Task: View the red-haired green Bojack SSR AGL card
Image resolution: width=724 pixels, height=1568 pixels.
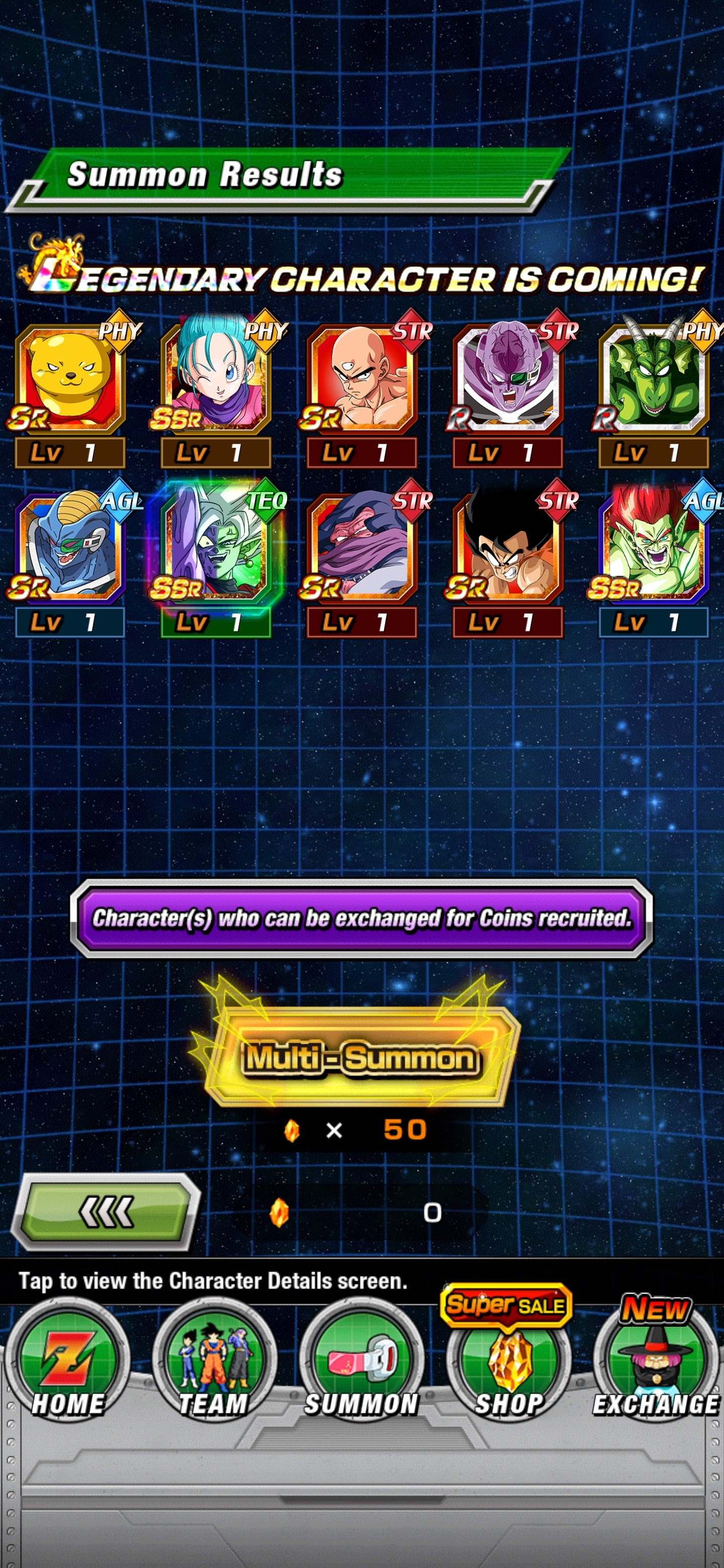Action: [x=654, y=550]
